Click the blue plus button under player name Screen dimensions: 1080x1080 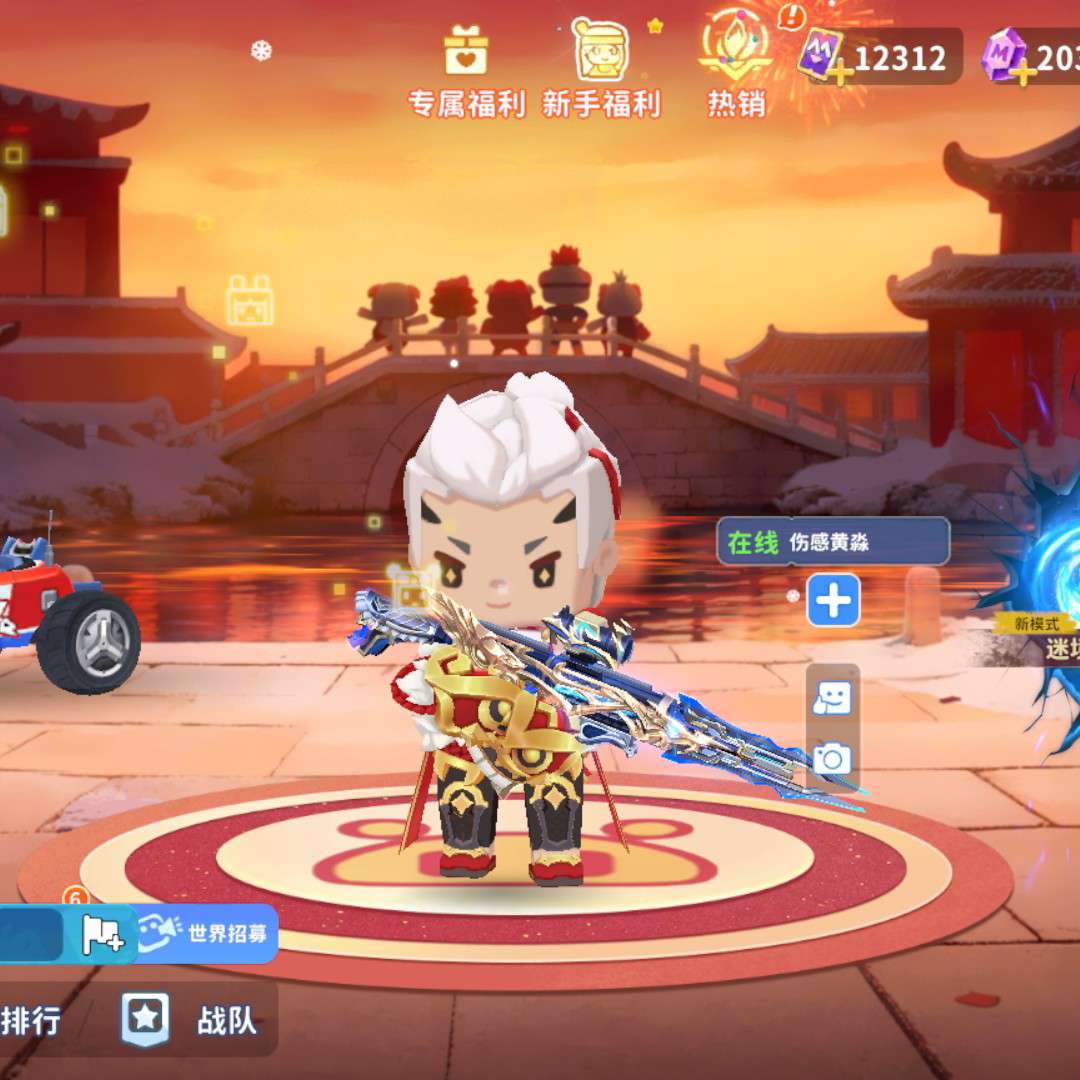[x=833, y=600]
